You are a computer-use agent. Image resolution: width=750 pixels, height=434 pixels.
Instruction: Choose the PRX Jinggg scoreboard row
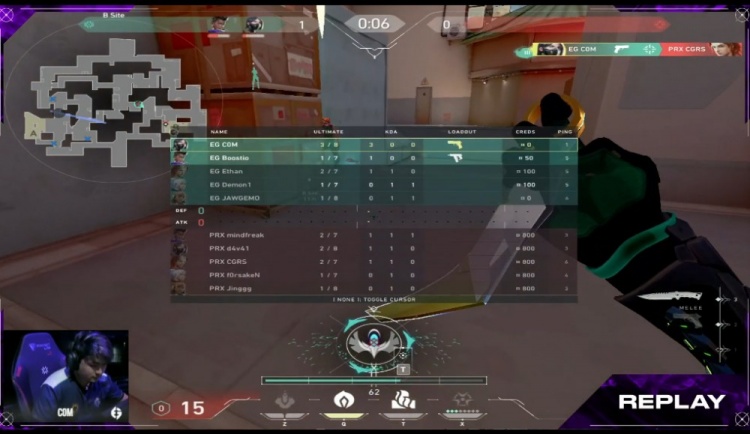pos(375,288)
